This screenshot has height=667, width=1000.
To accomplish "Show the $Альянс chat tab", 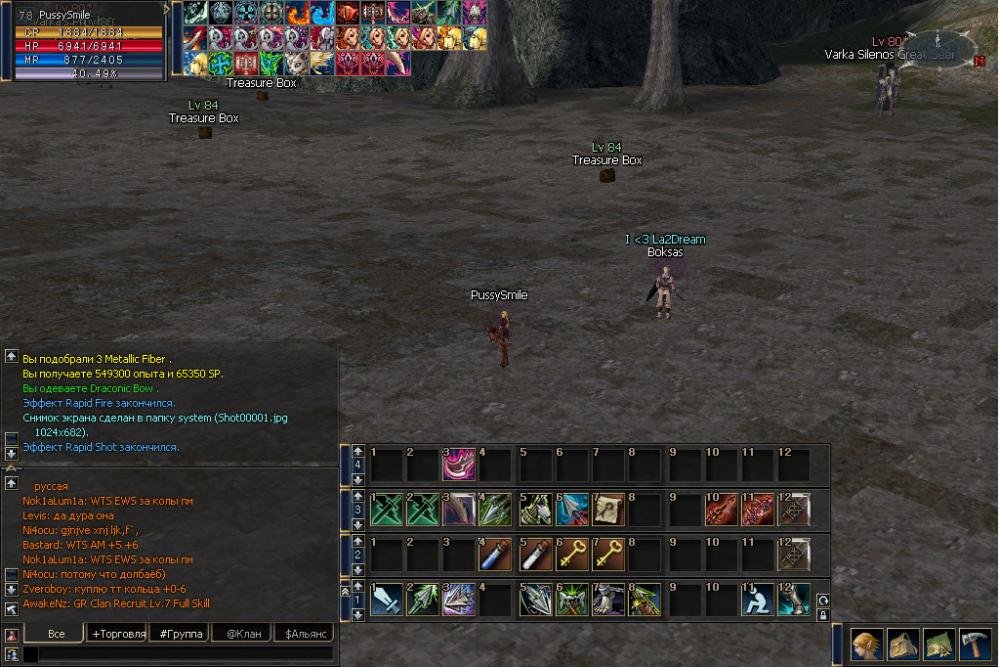I will click(x=304, y=634).
